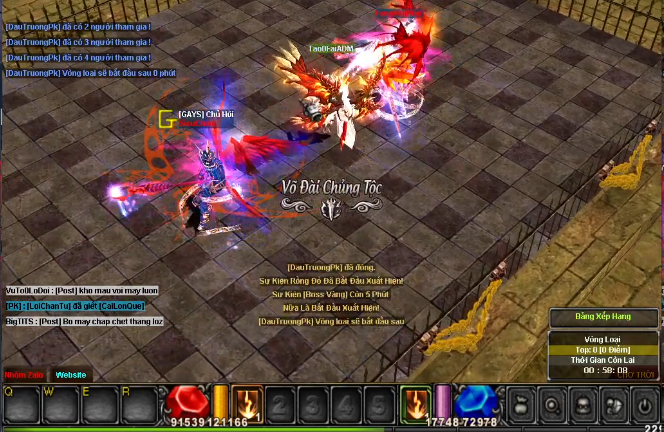The image size is (664, 432).
Task: Activate the flame skill in slot 1
Action: click(246, 404)
